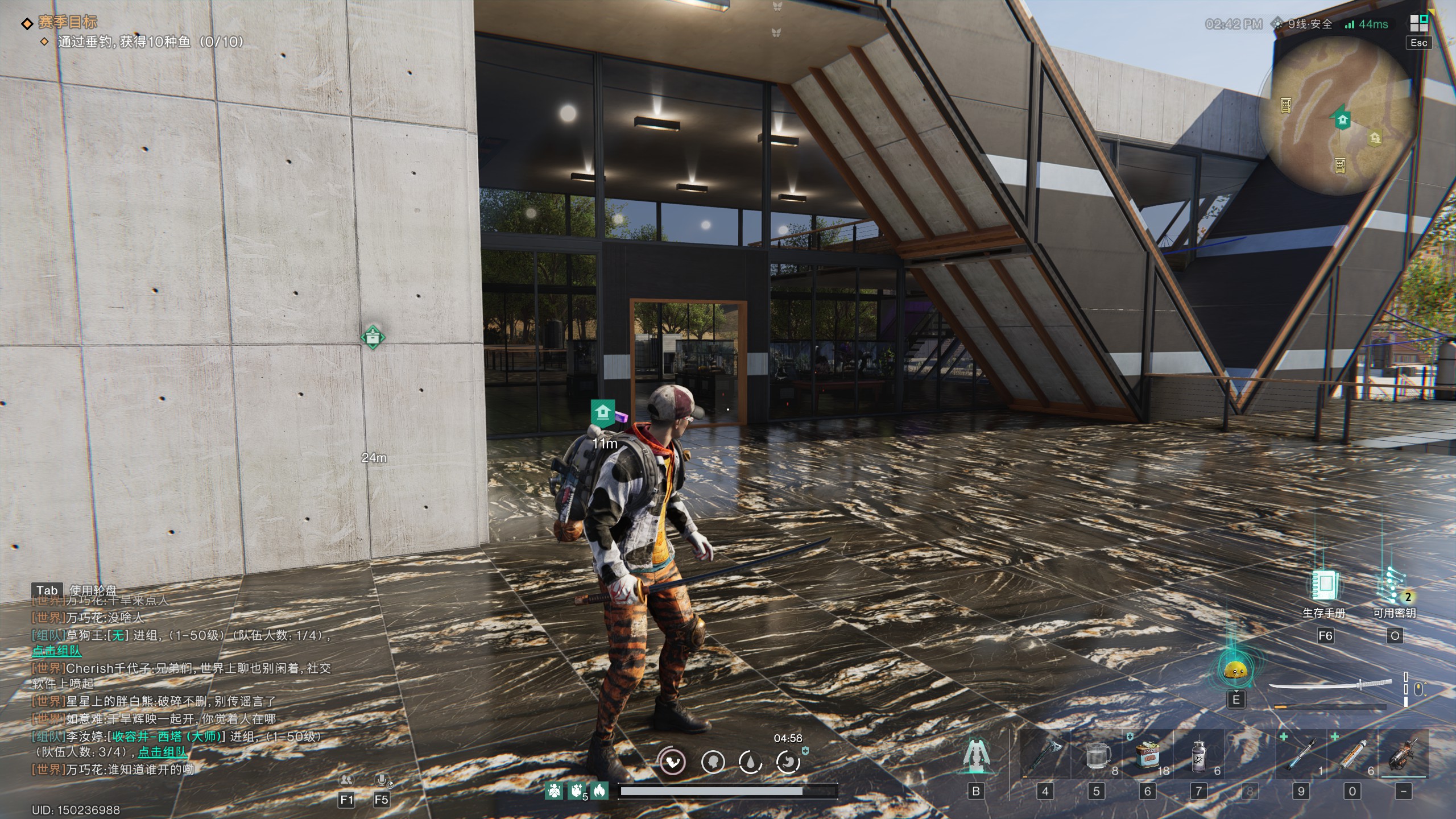The width and height of the screenshot is (1456, 819).
Task: Open the 可用密钥 available keys icon
Action: 1393,586
